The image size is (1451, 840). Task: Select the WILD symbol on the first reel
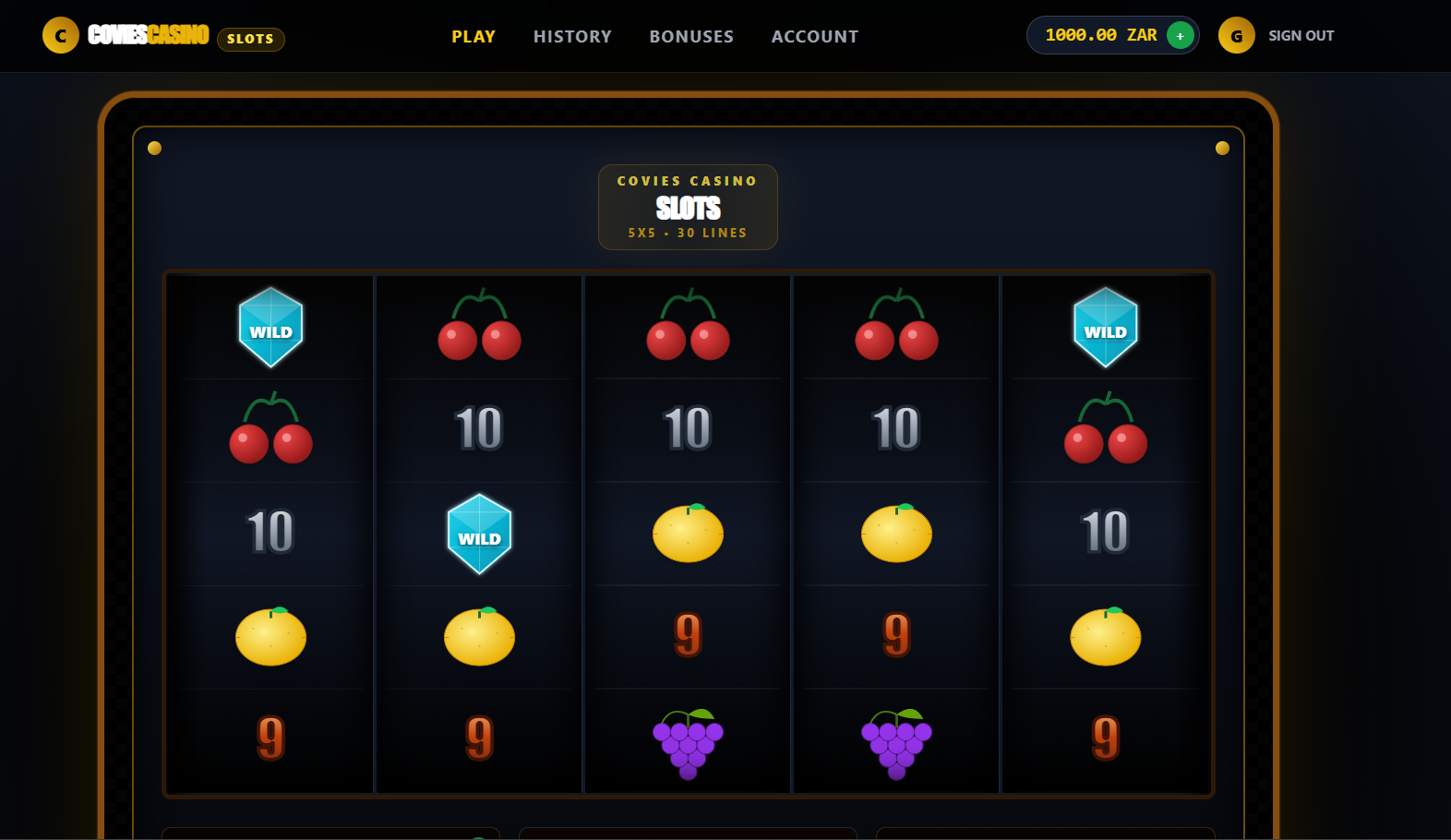click(x=270, y=329)
